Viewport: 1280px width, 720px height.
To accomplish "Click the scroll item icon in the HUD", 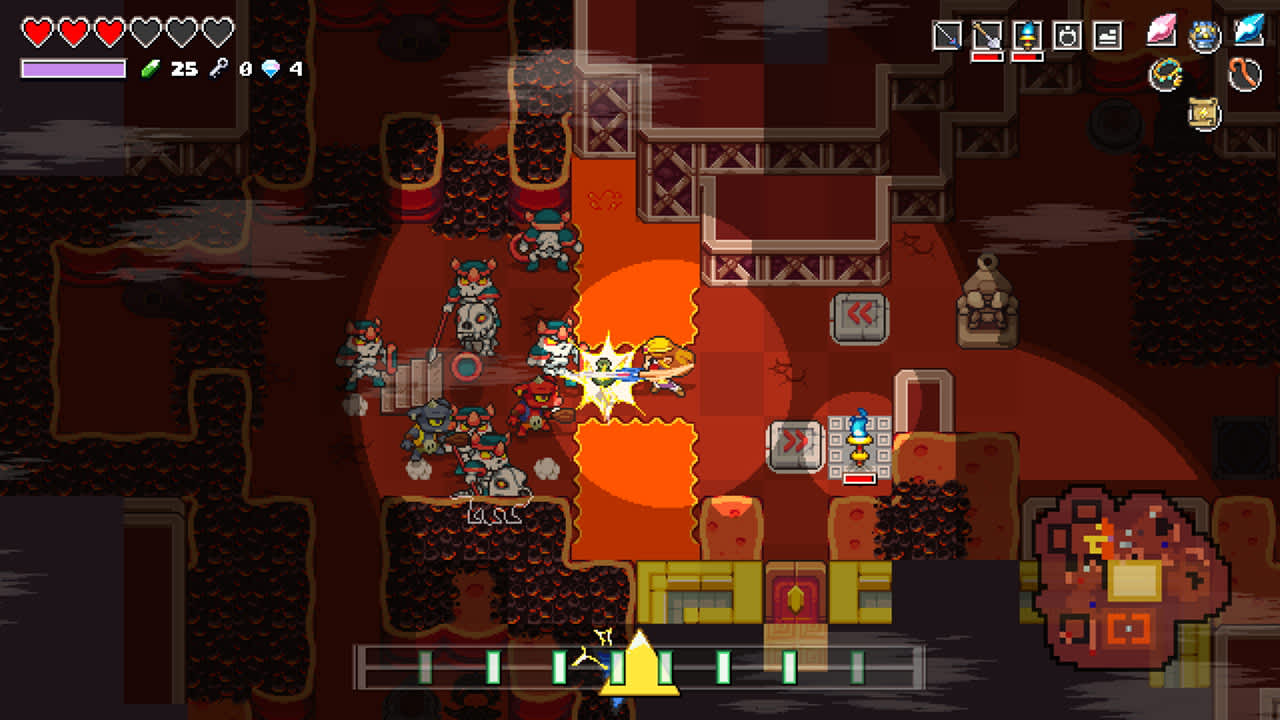I will point(1203,114).
